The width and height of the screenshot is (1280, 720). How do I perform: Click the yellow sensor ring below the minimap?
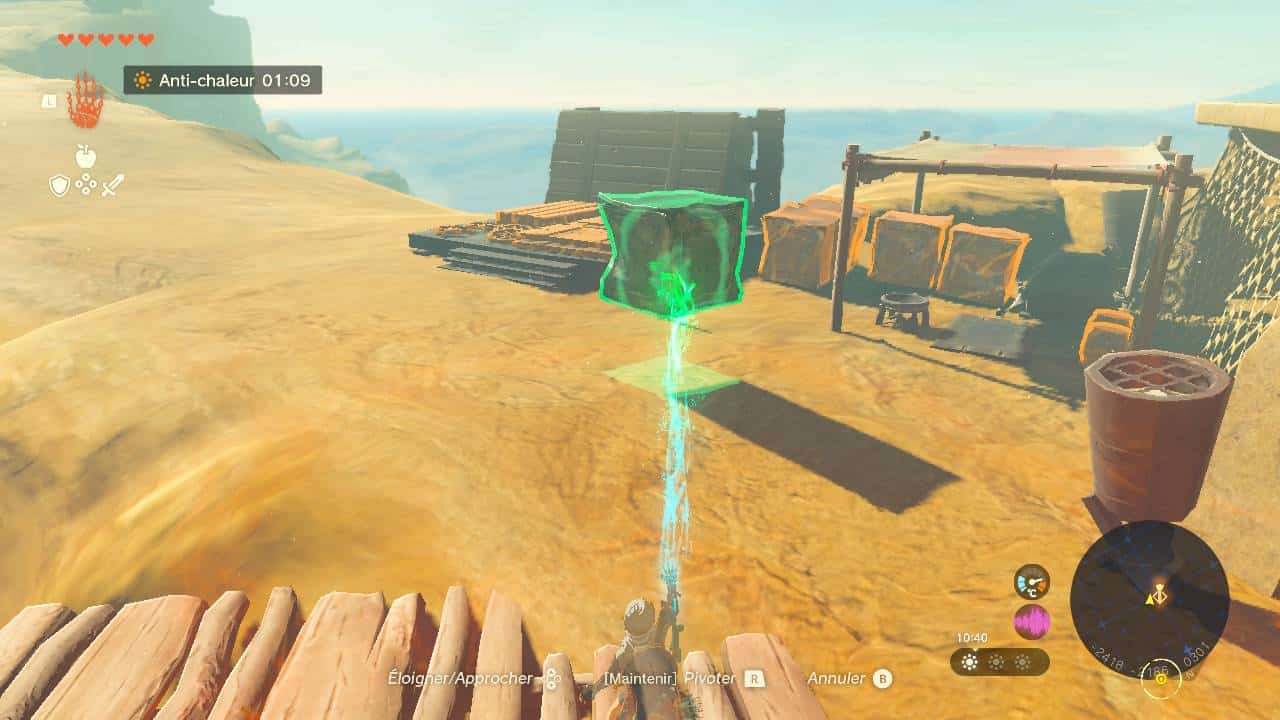[1161, 680]
